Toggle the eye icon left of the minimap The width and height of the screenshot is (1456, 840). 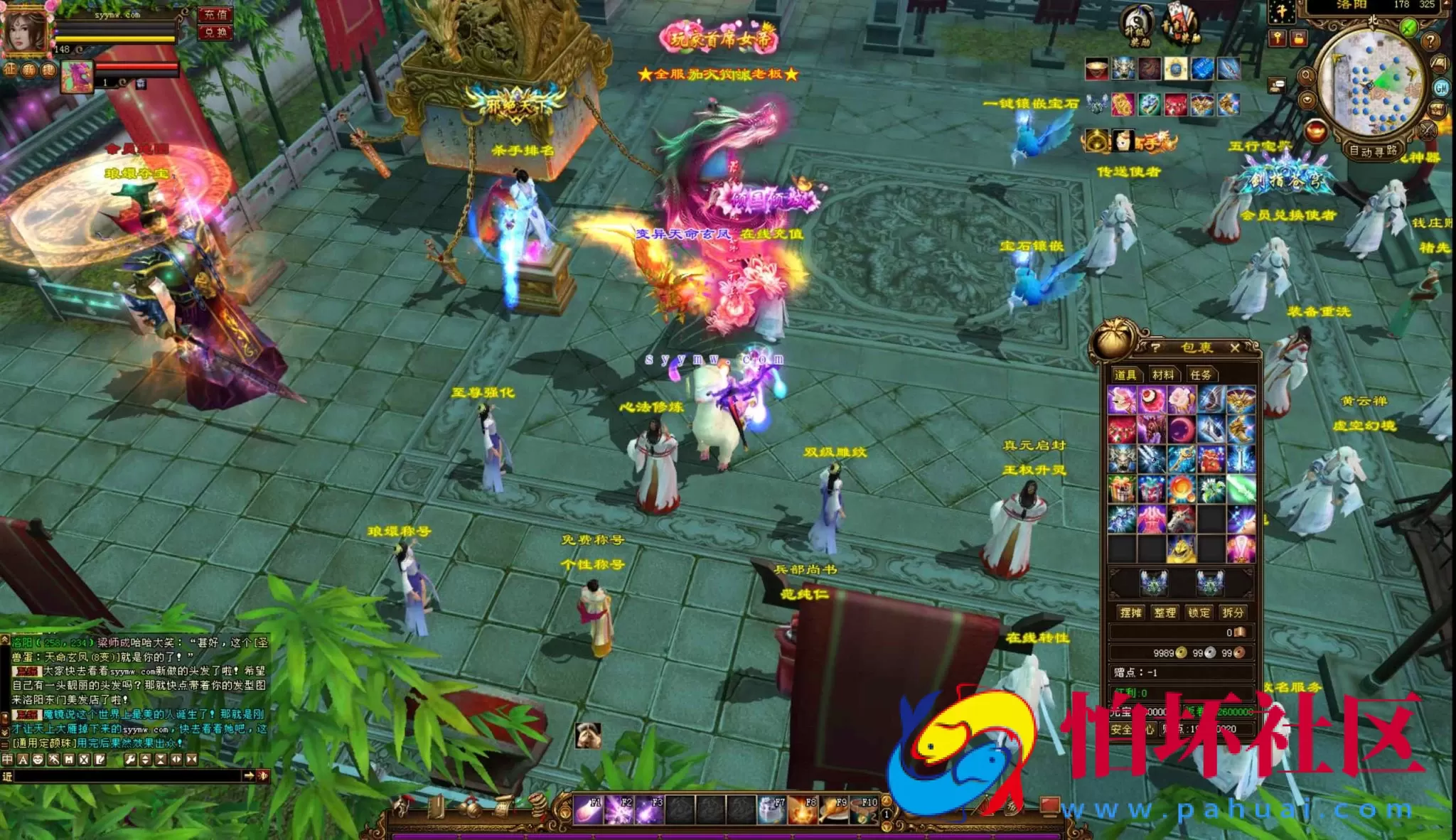tap(1307, 99)
